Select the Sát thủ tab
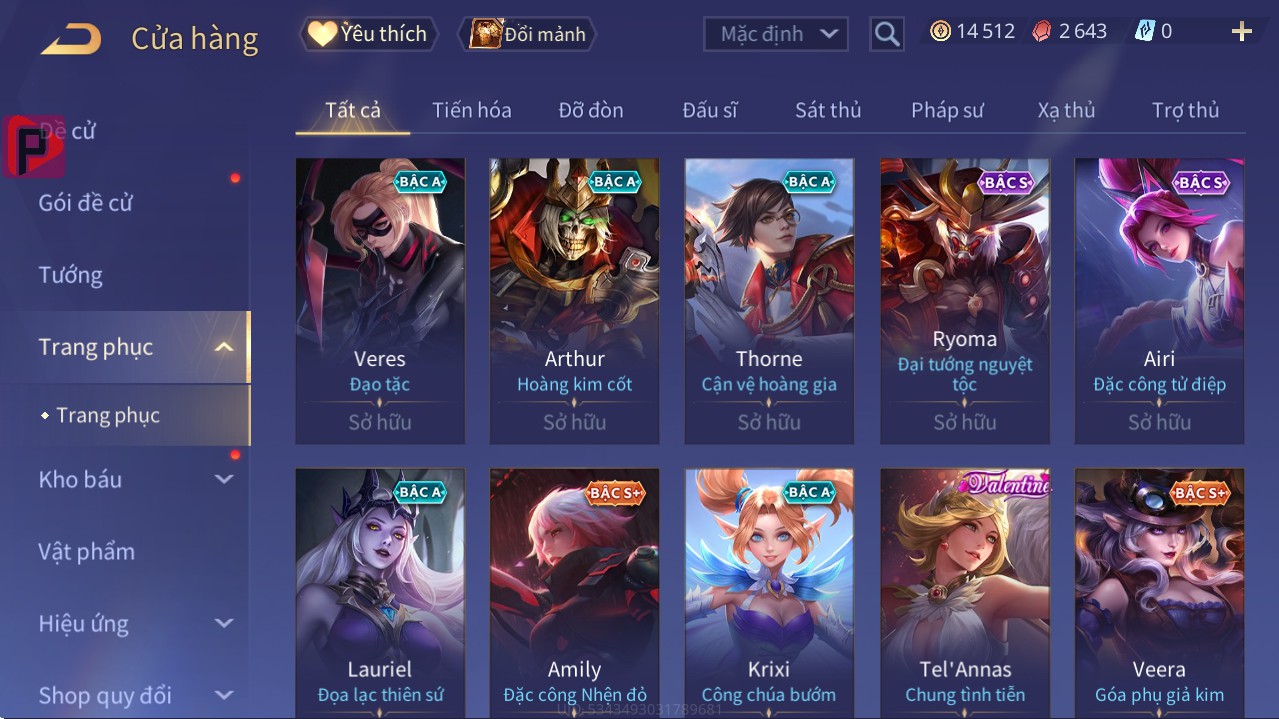The image size is (1279, 719). pos(827,110)
